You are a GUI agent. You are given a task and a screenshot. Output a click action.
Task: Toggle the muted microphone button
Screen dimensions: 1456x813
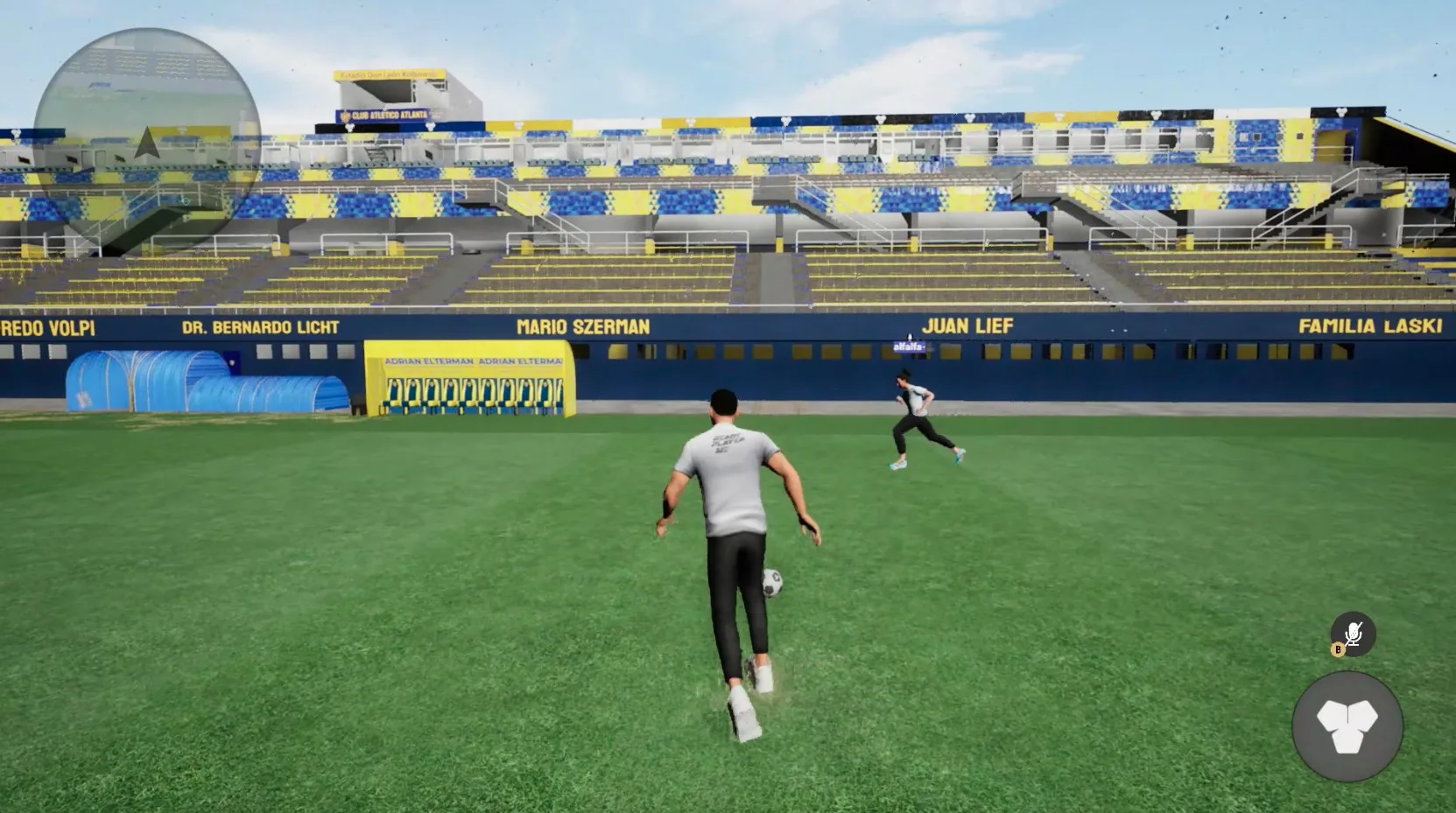point(1353,634)
